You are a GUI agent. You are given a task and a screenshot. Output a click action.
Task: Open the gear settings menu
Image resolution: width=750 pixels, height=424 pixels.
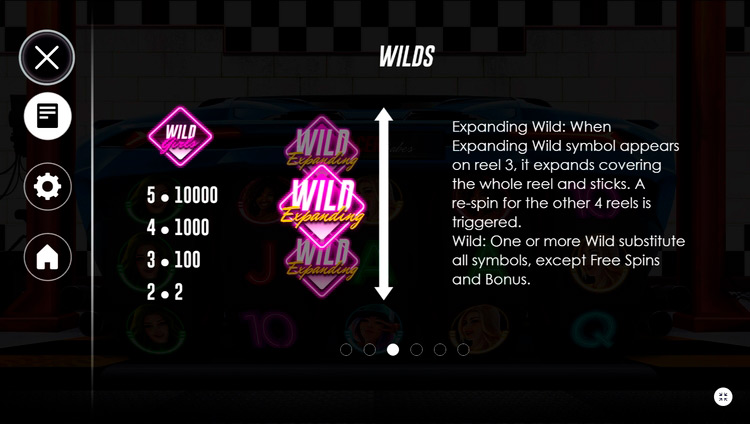(x=47, y=187)
